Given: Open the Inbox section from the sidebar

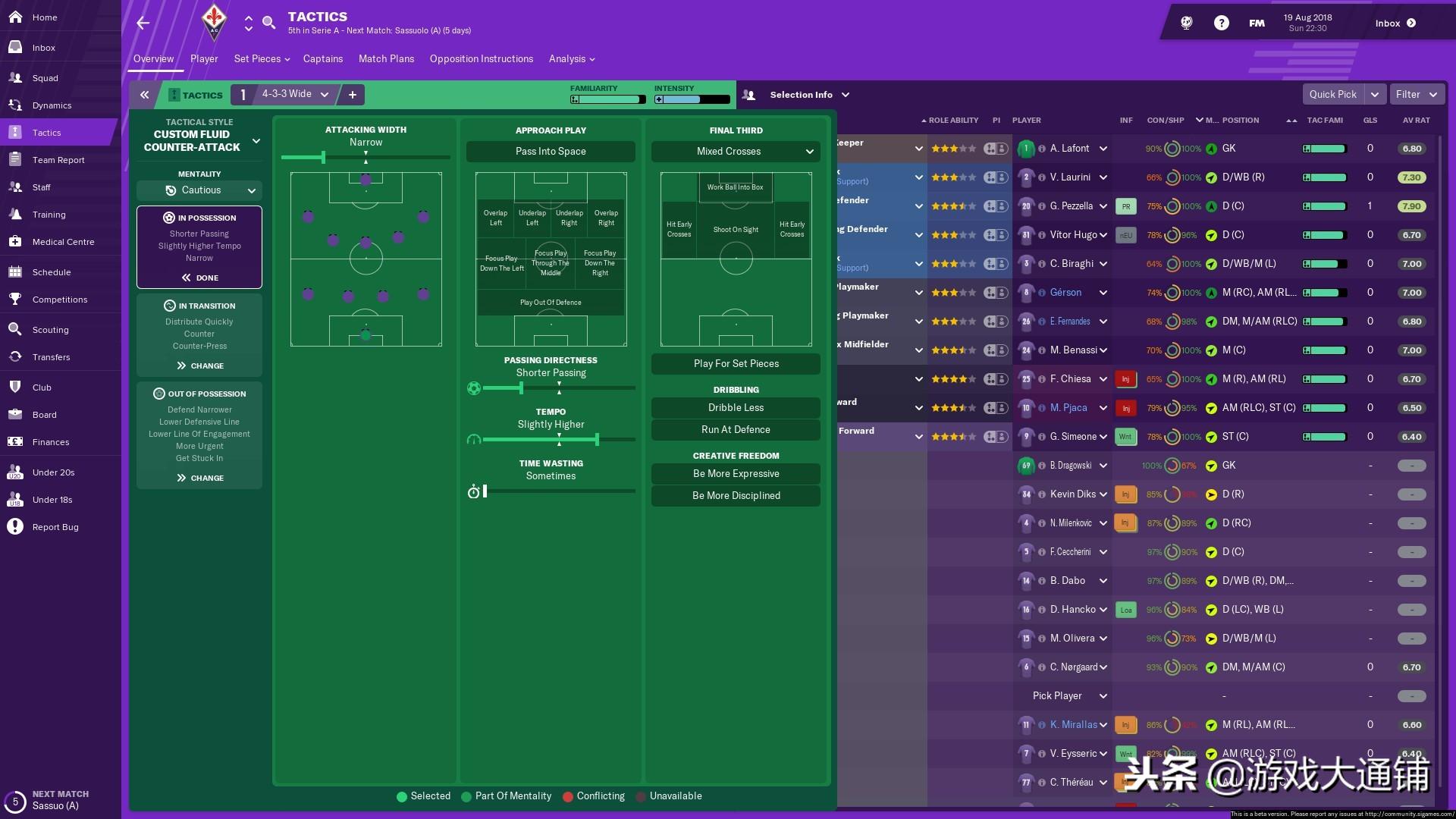Looking at the screenshot, I should click(43, 47).
